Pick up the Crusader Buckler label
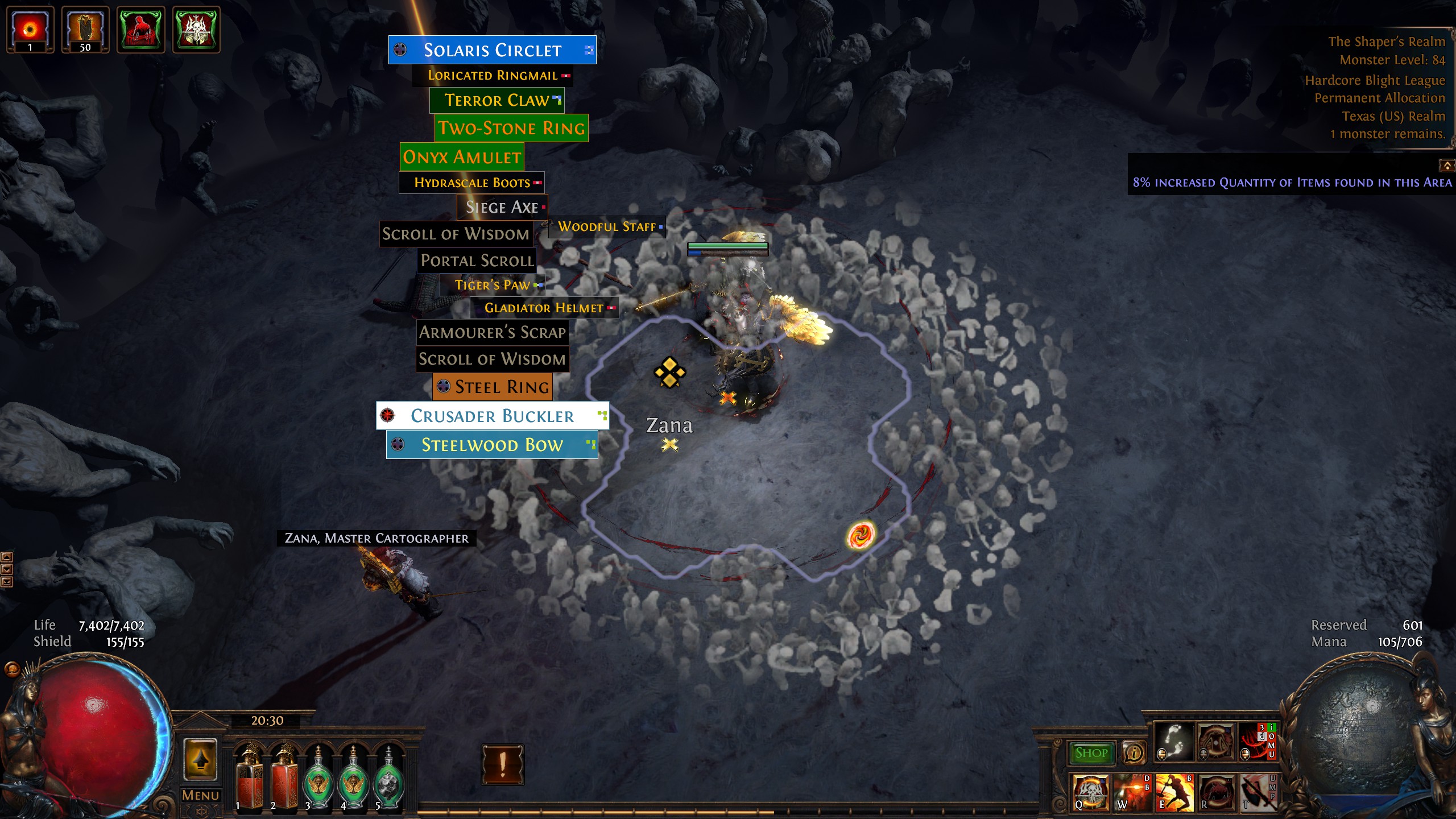The image size is (1456, 819). 492,416
